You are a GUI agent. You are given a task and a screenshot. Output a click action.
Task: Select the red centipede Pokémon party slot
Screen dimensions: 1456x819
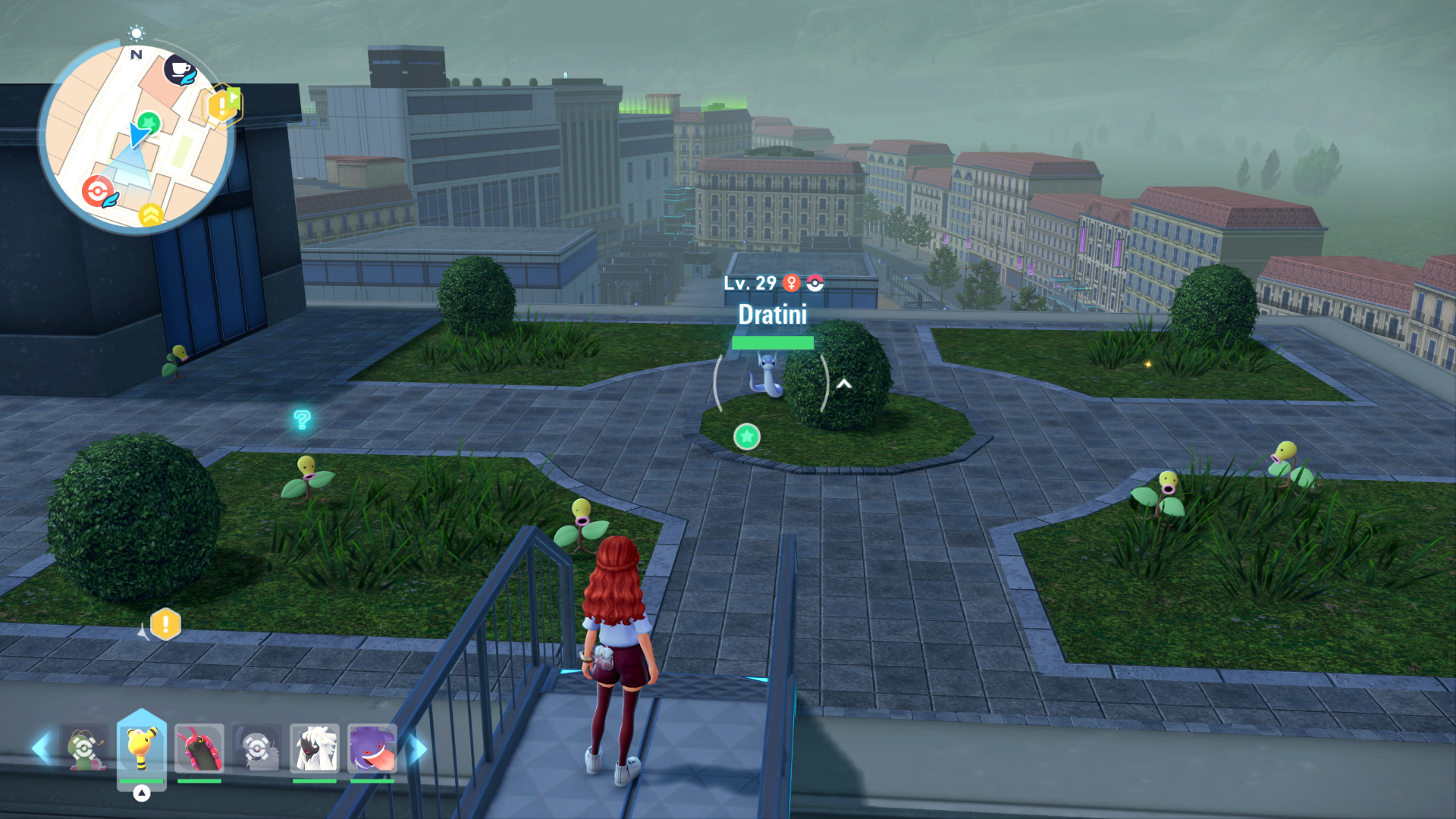click(199, 748)
